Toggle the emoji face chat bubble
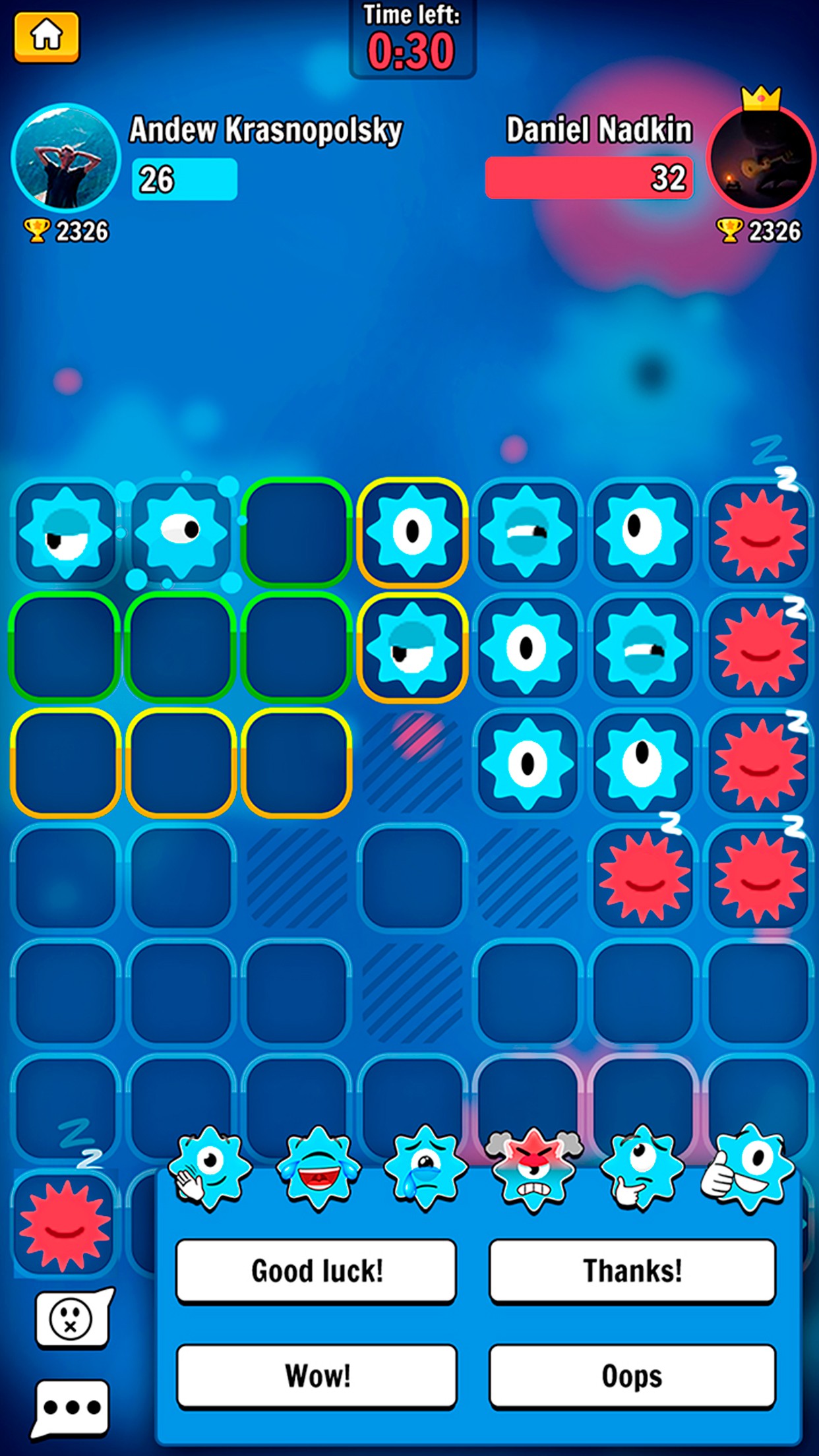The height and width of the screenshot is (1456, 819). (x=71, y=1319)
